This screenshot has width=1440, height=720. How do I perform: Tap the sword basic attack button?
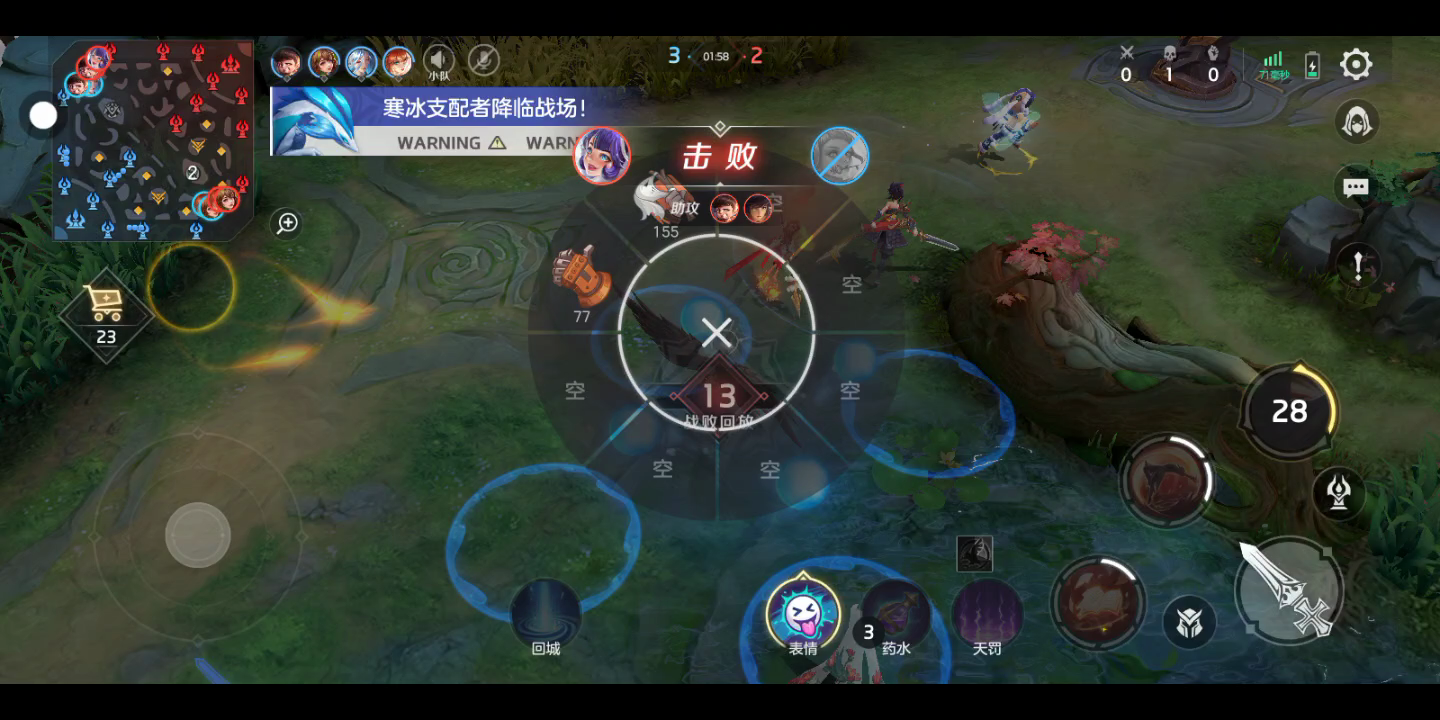1288,590
